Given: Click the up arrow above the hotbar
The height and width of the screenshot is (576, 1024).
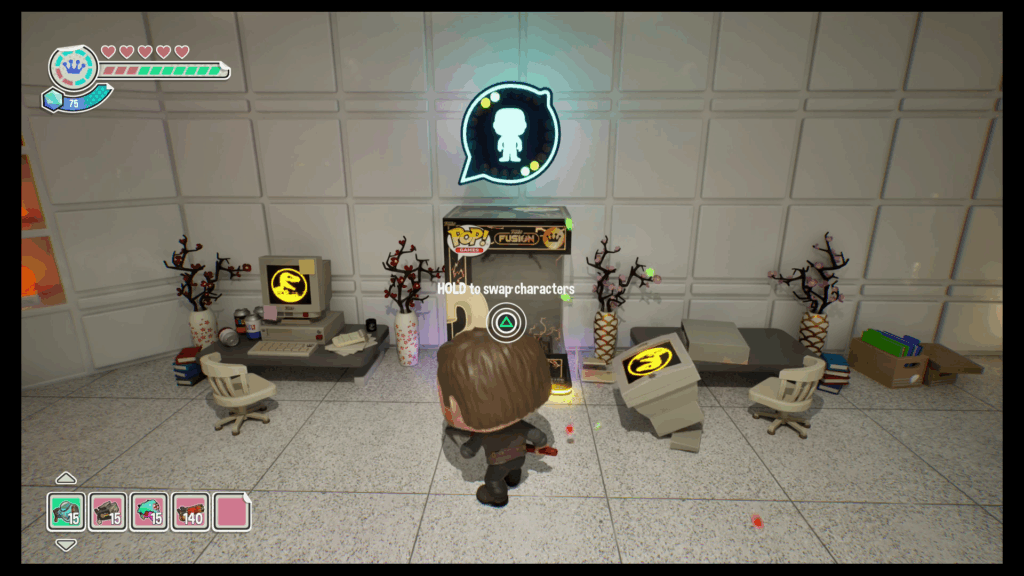Looking at the screenshot, I should click(x=66, y=478).
